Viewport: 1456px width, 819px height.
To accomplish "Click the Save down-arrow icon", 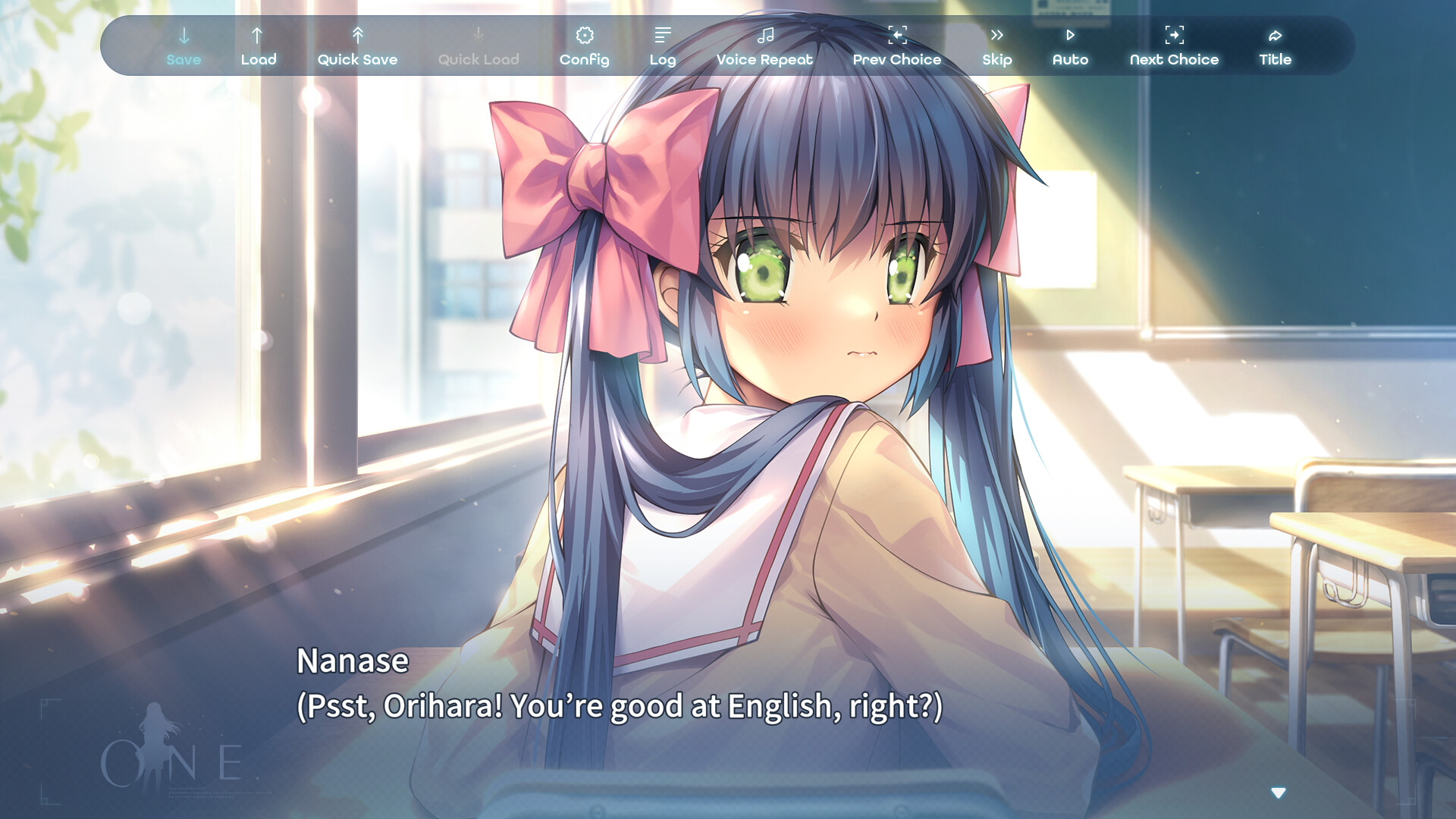I will click(184, 34).
